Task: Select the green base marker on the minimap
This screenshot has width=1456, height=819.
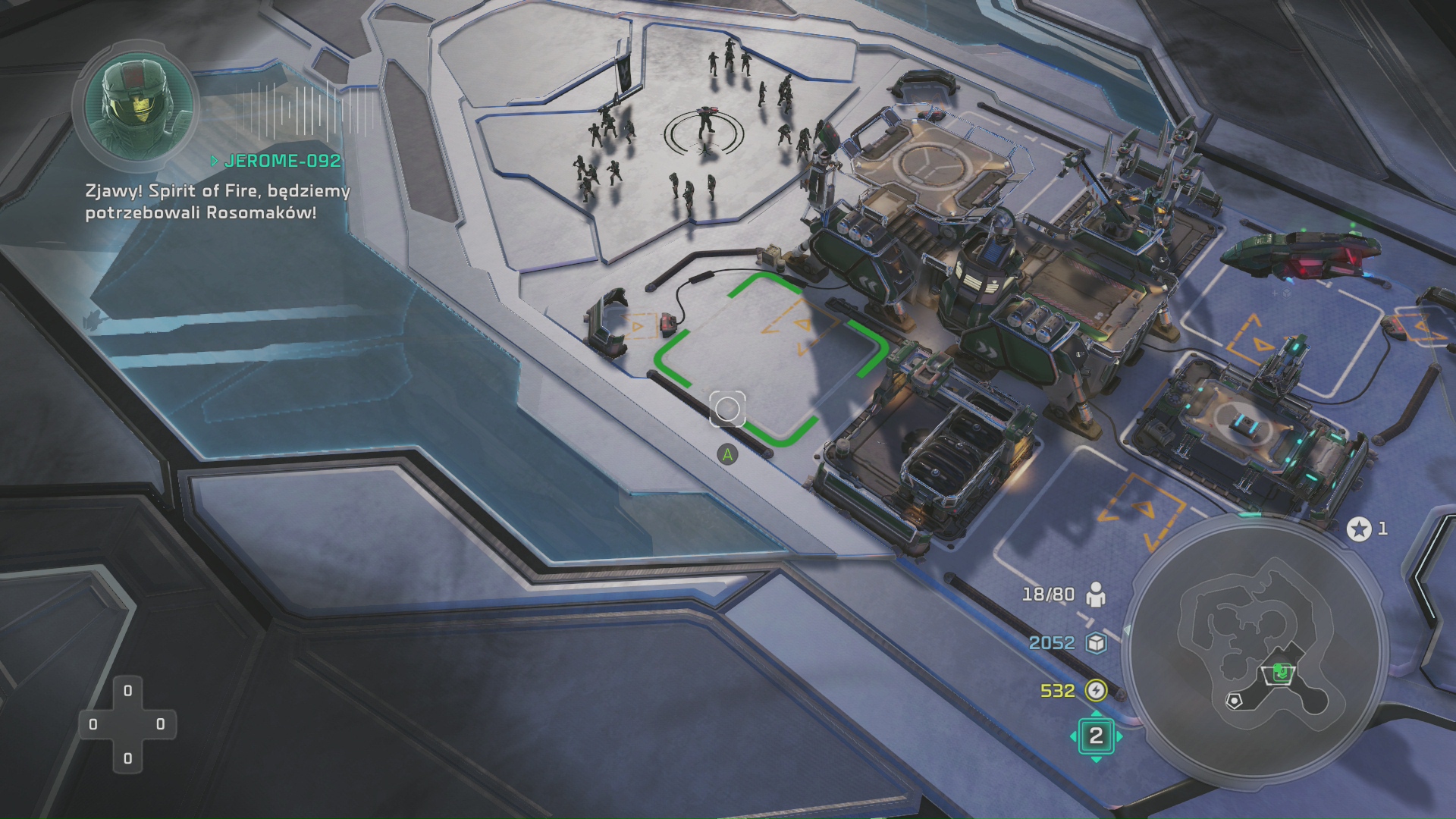Action: point(1281,672)
